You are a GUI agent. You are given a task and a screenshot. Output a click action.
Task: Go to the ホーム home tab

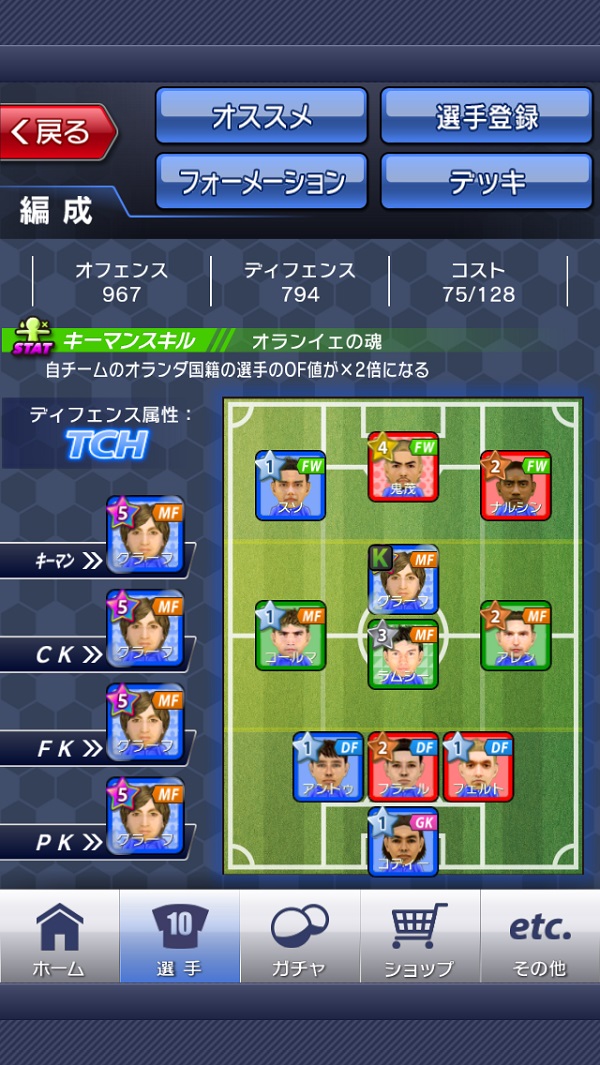tap(59, 937)
